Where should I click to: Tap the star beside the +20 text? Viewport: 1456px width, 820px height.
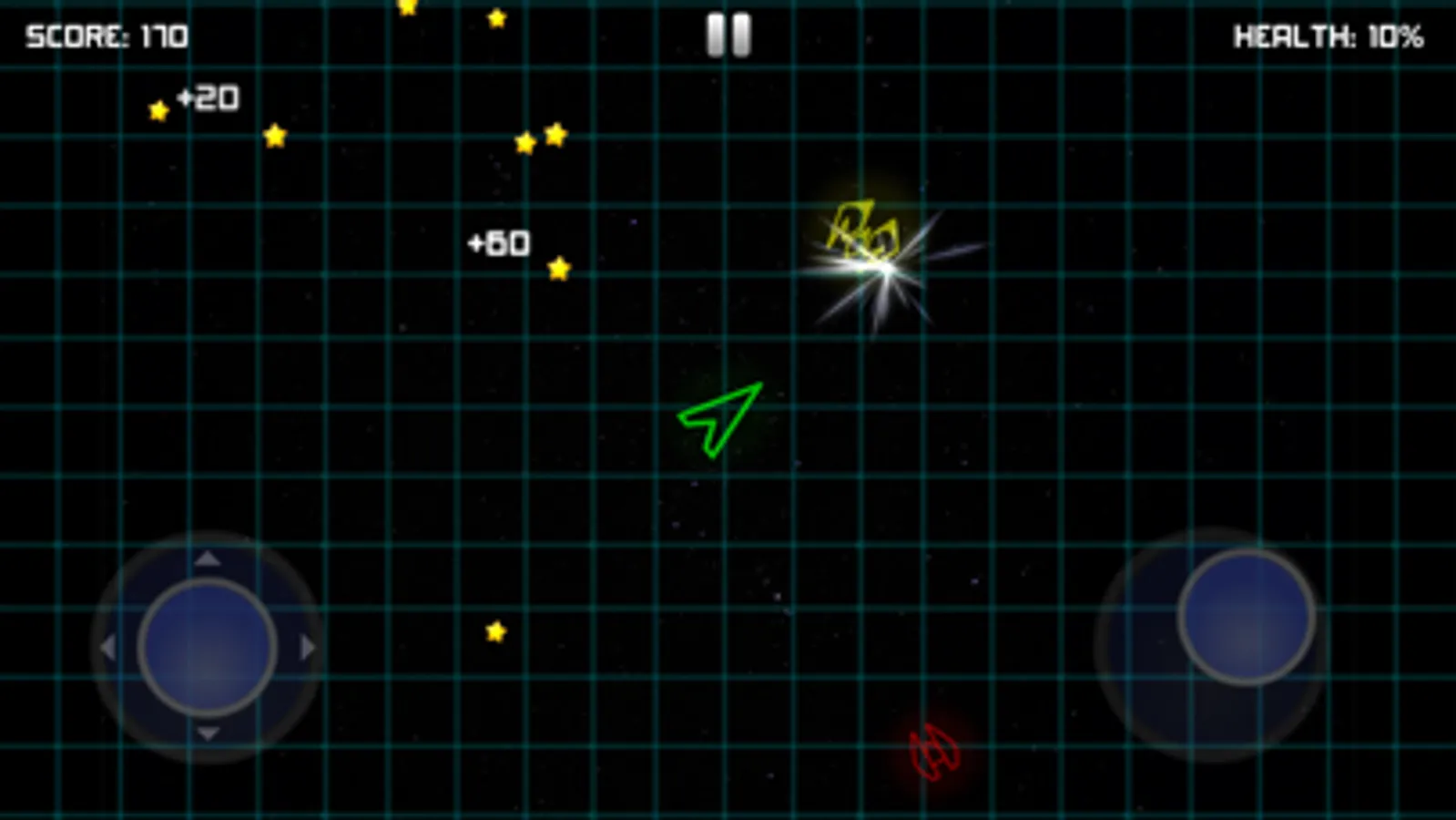click(x=157, y=110)
